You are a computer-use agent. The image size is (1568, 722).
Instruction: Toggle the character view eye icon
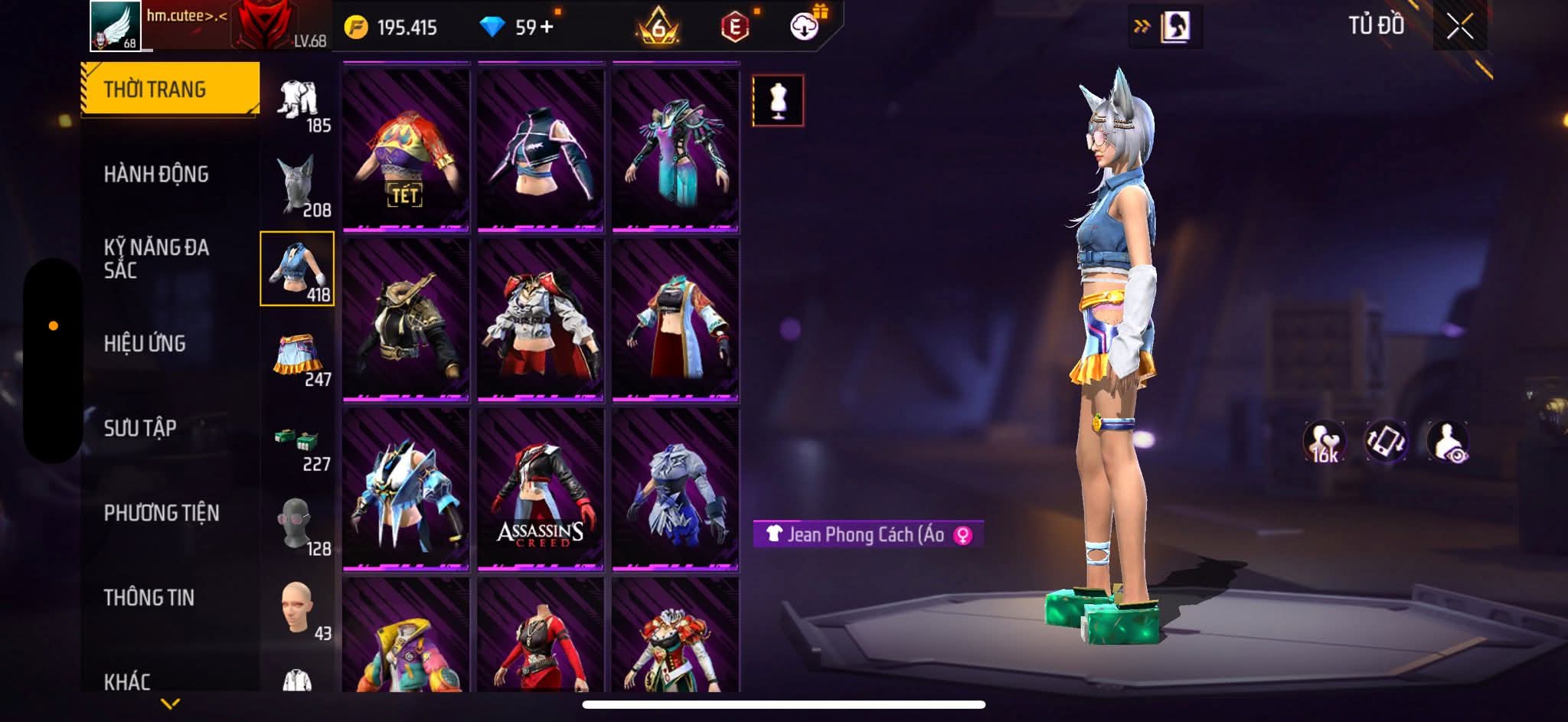[x=1447, y=442]
